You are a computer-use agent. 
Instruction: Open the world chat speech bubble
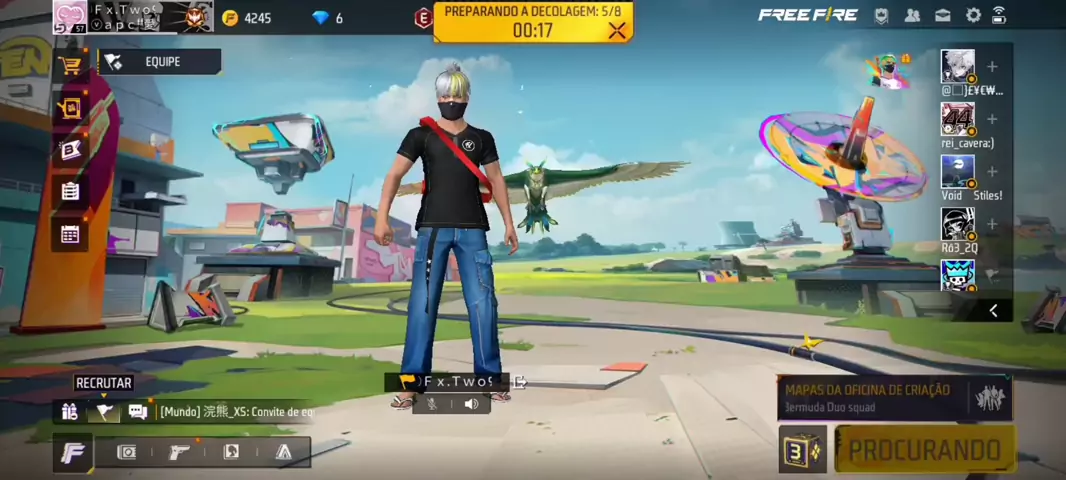tap(138, 411)
